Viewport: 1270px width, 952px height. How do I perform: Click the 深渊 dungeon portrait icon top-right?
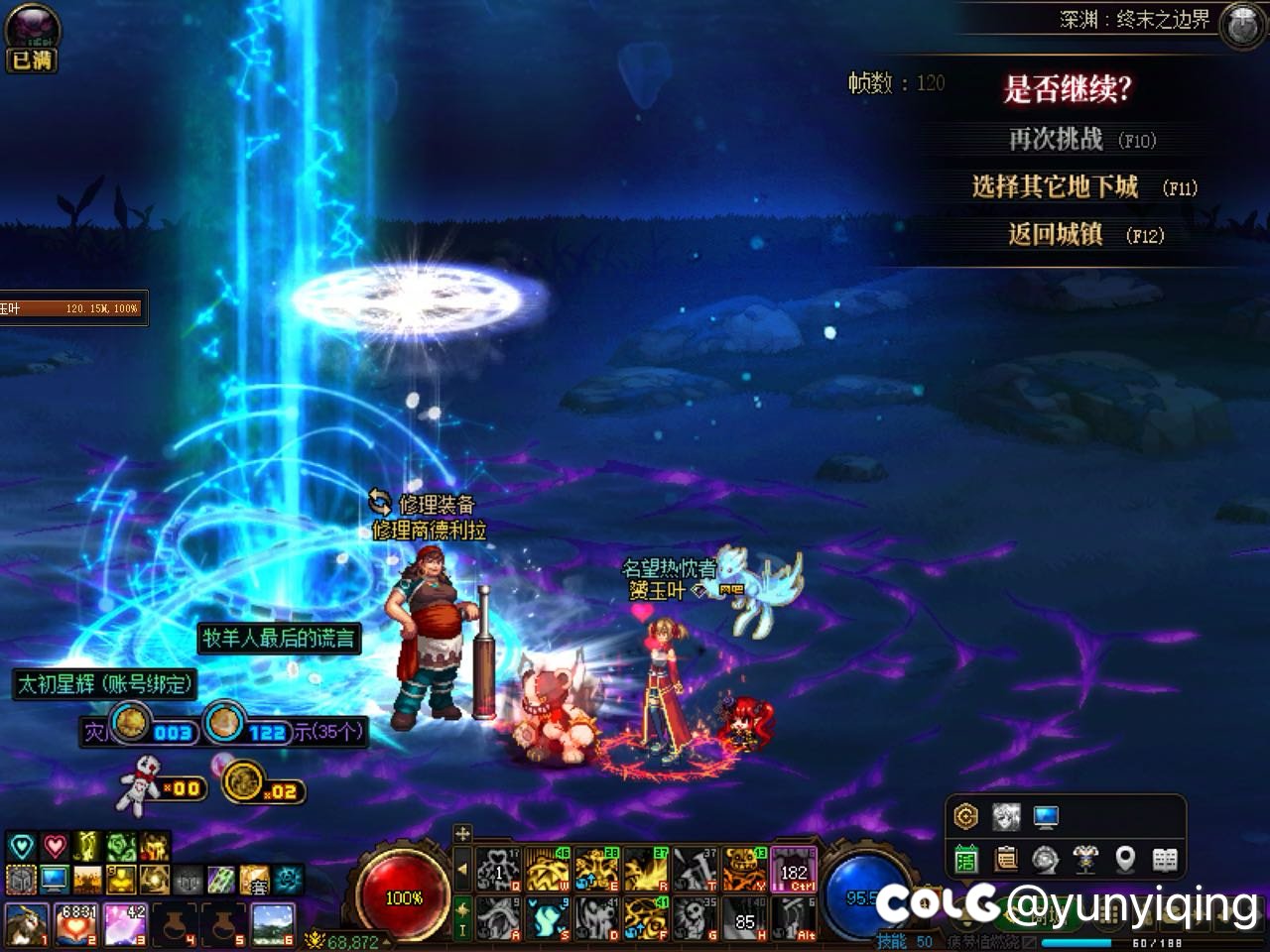click(x=1240, y=24)
